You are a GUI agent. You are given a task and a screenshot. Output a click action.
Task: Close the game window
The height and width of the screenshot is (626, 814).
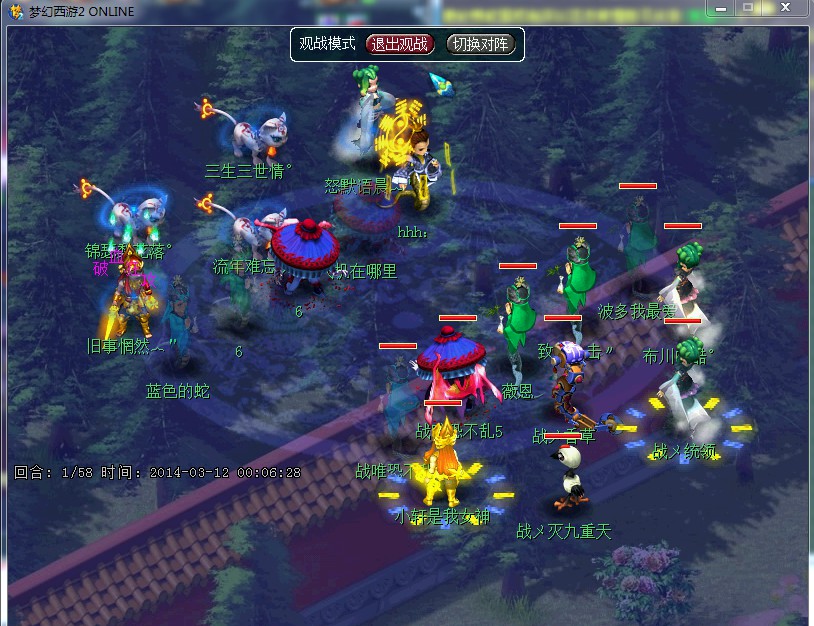[787, 7]
